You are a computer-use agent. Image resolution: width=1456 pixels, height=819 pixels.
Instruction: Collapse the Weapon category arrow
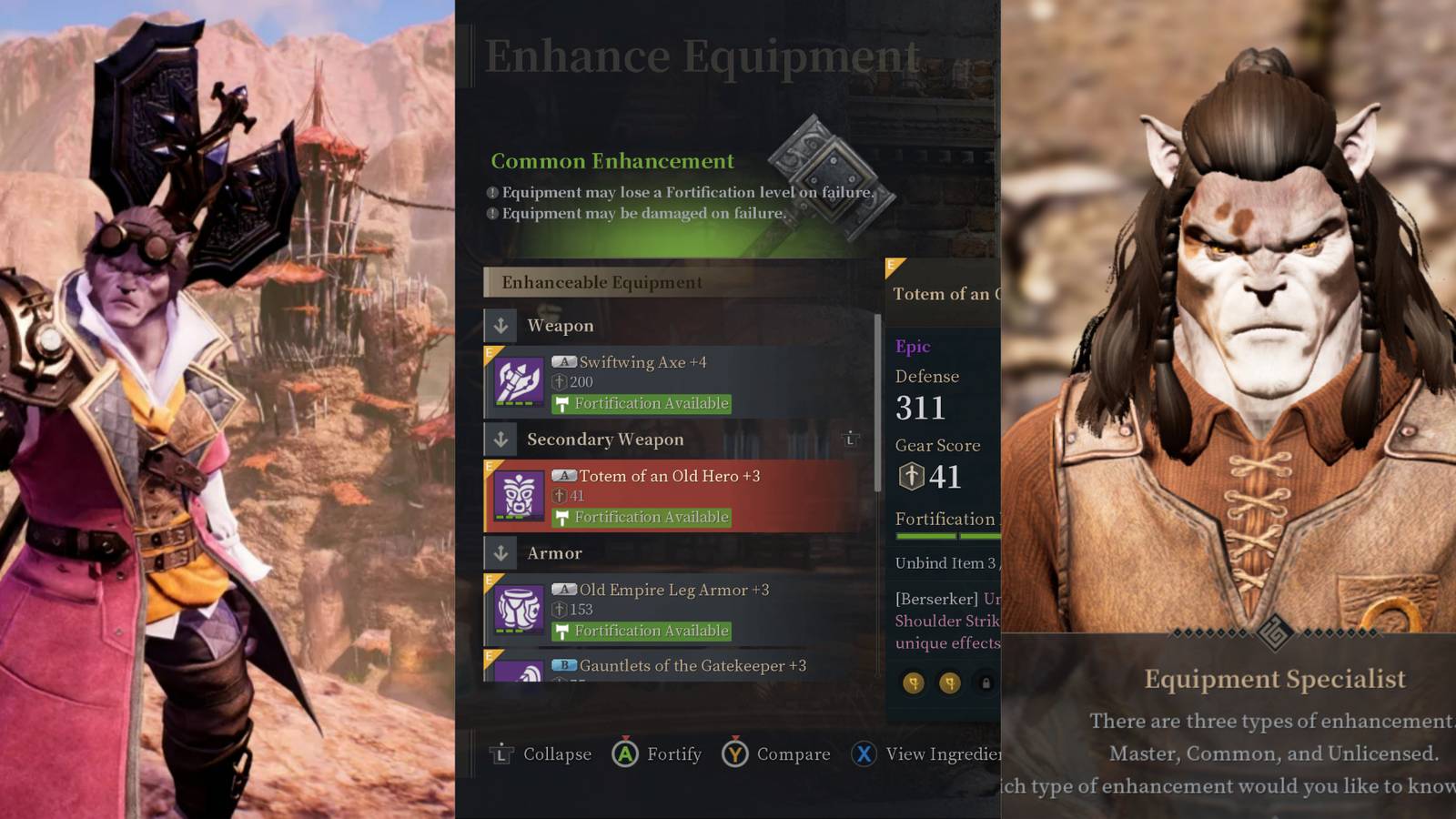coord(502,325)
